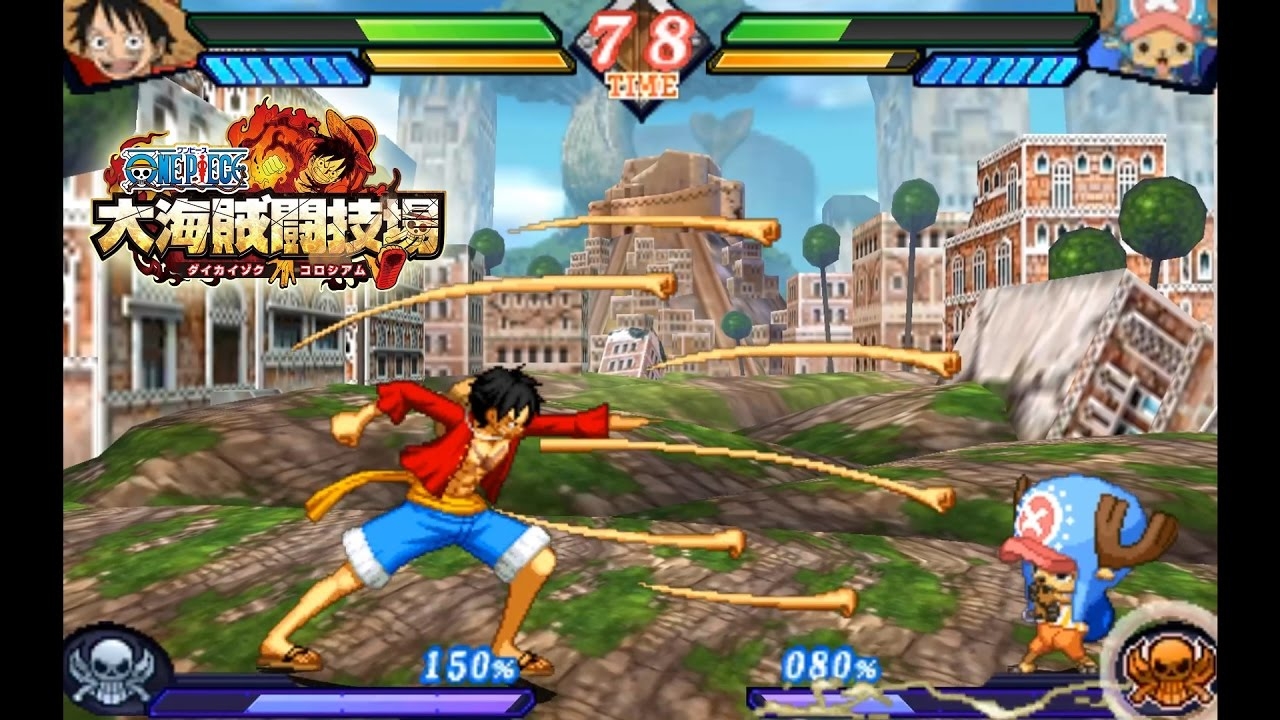Select the white skull emblem icon

pyautogui.click(x=110, y=667)
